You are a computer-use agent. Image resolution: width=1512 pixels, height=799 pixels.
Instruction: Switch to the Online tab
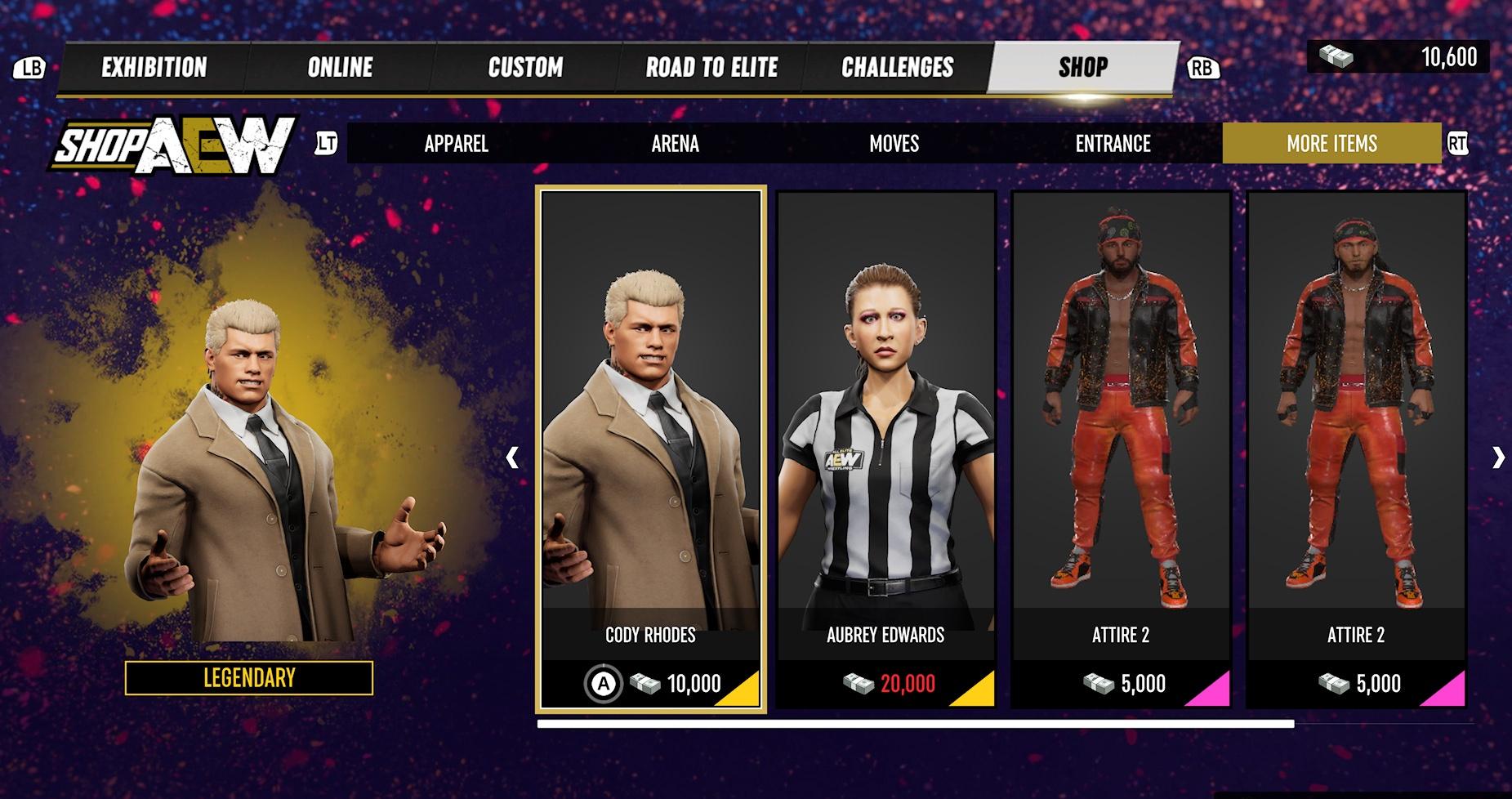(x=340, y=67)
